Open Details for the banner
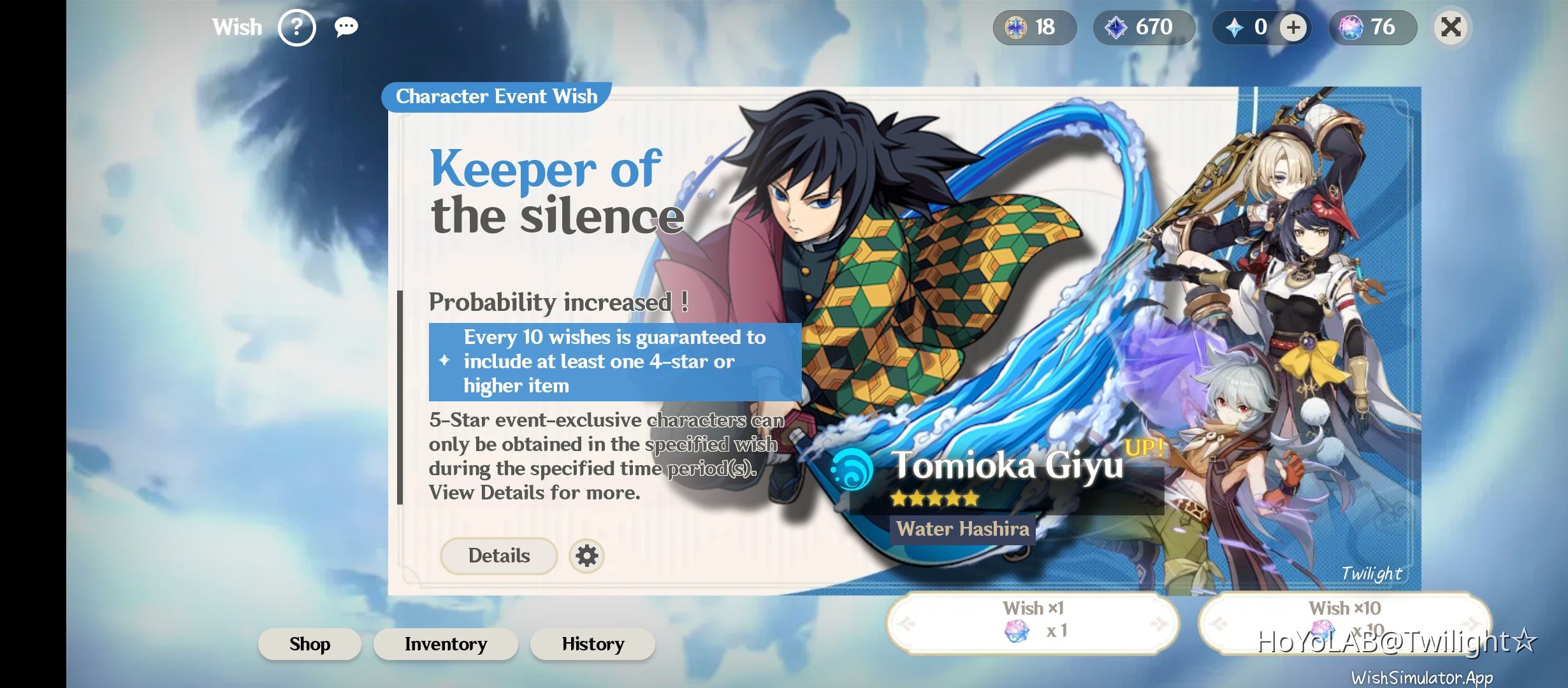This screenshot has height=688, width=1568. click(498, 555)
